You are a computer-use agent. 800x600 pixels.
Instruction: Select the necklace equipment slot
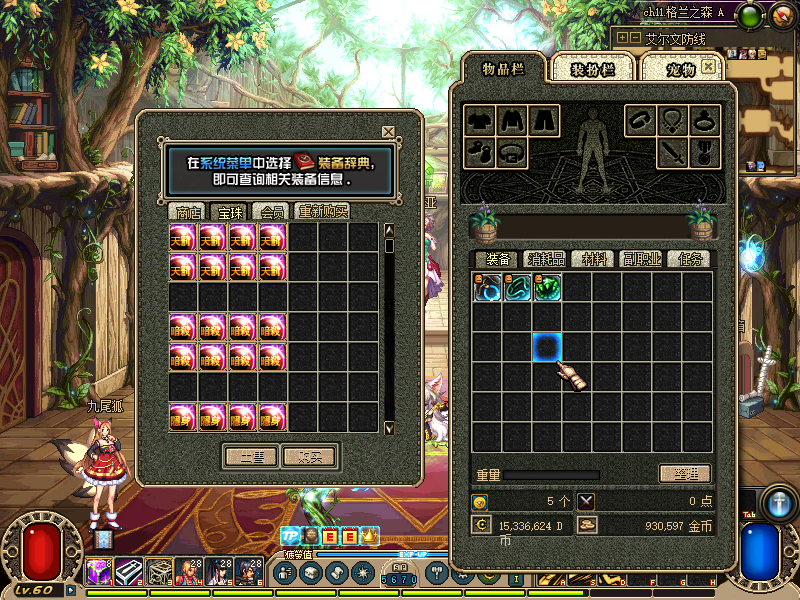(x=672, y=121)
